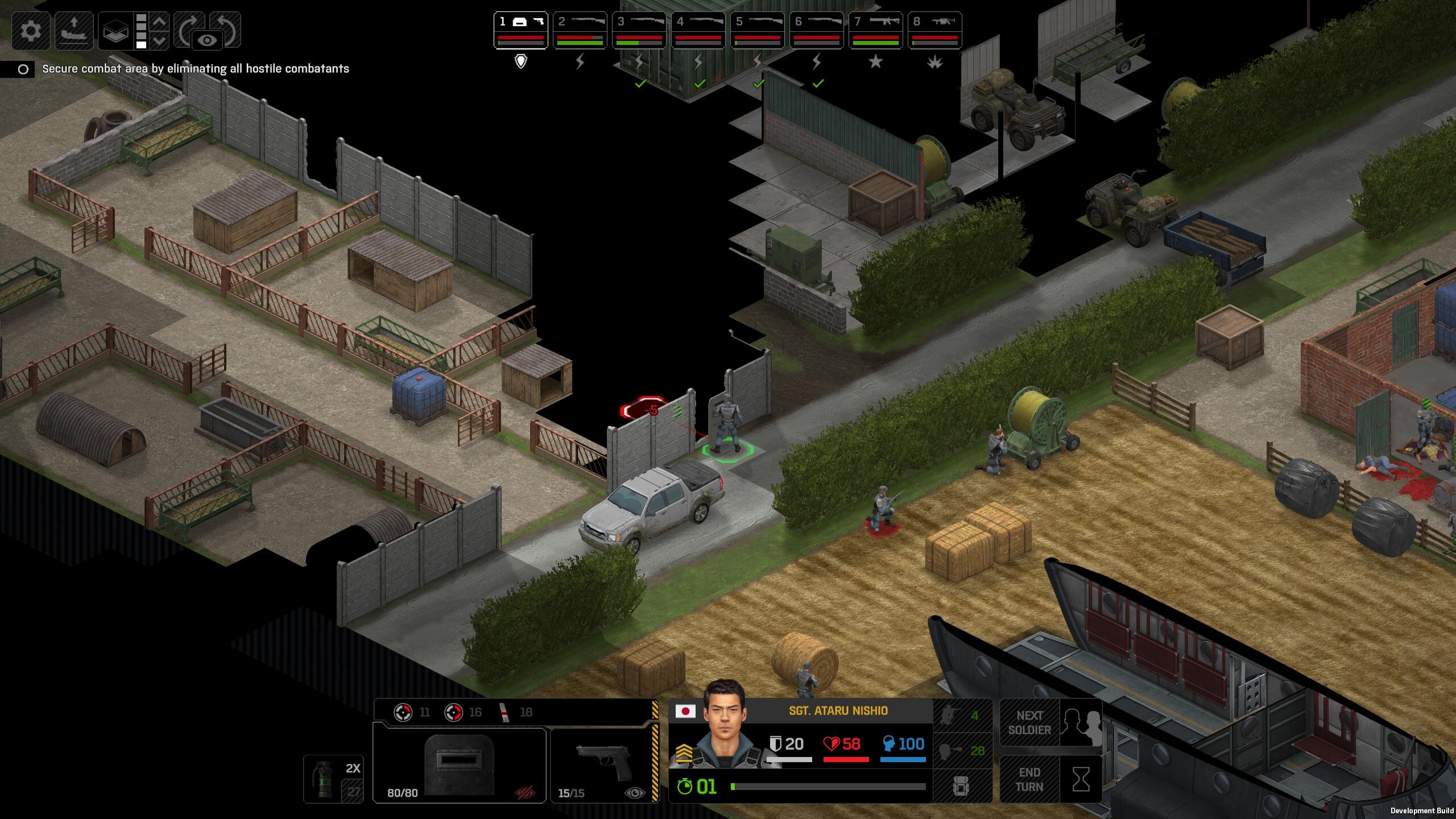Raise the camera view level with up arrow

pos(160,22)
